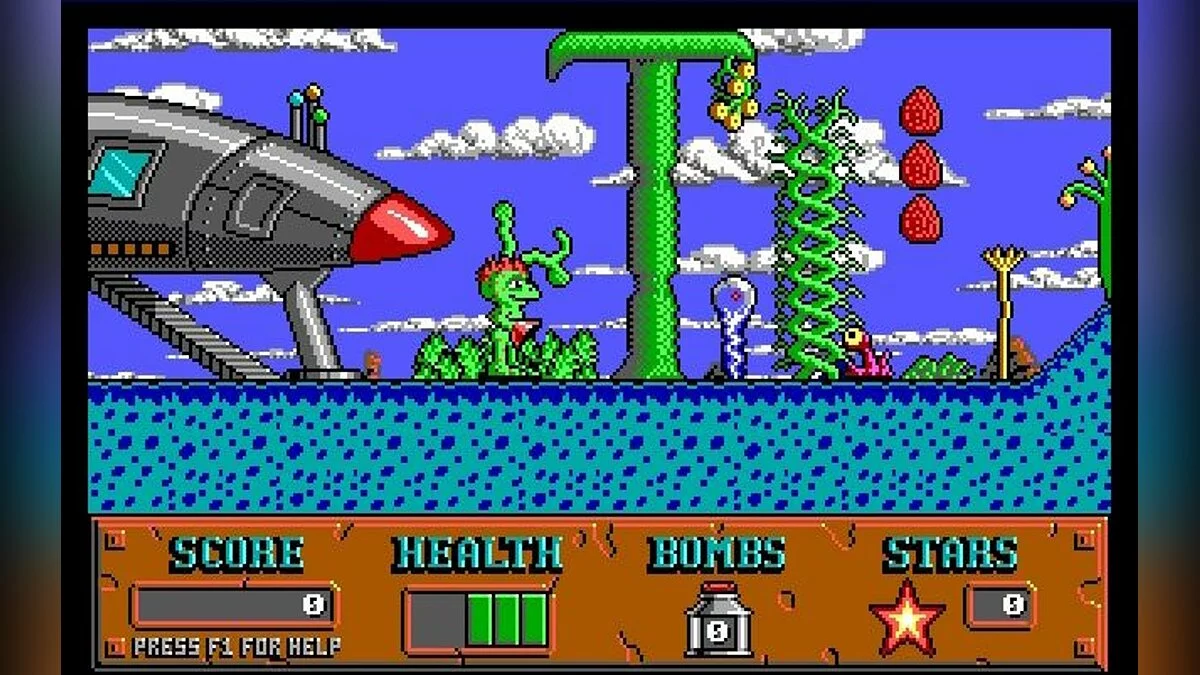Click the red star icon
This screenshot has width=1200, height=675.
(x=907, y=619)
